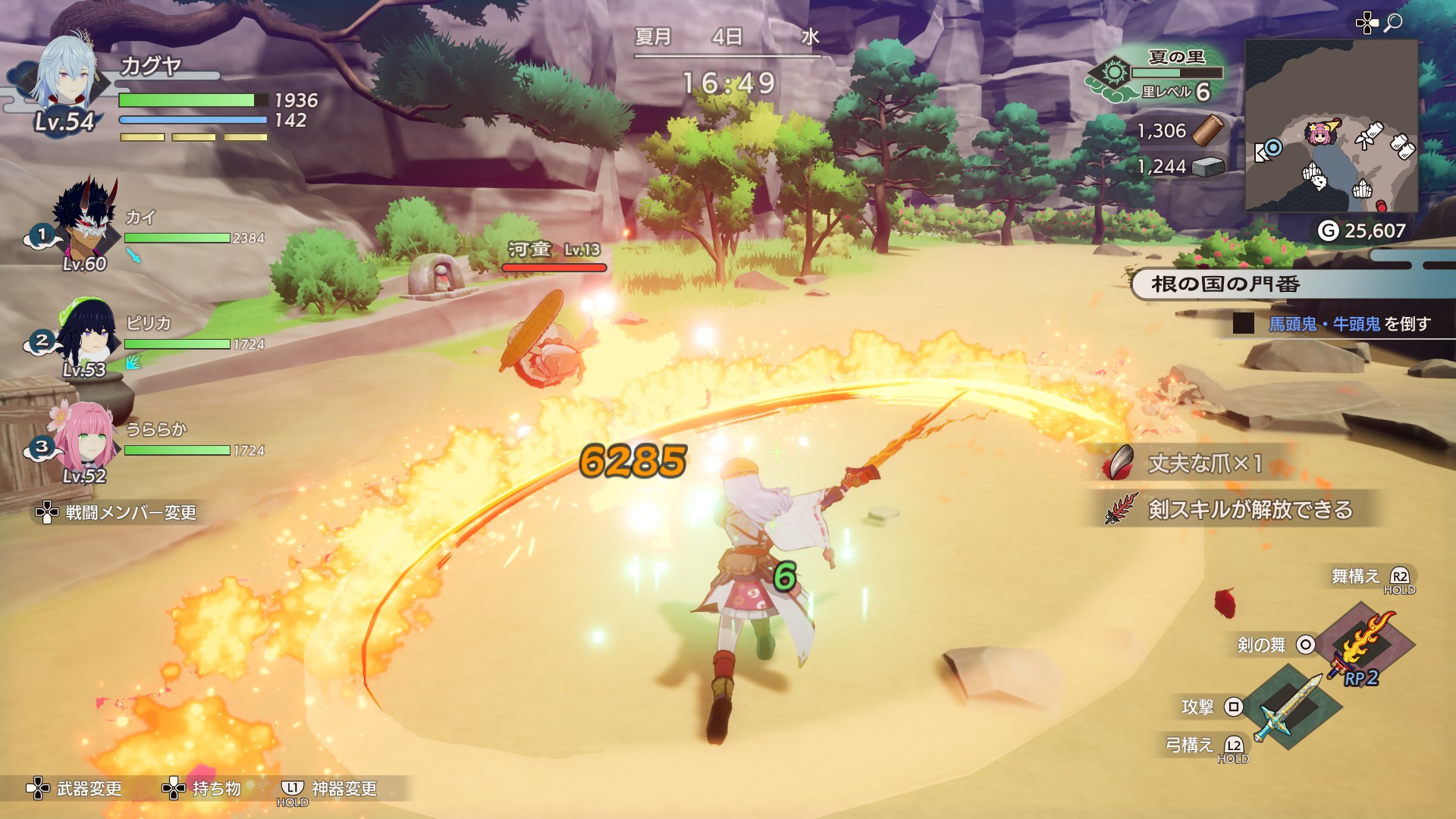
Task: Open the 根の国の門番 quest tracker
Action: point(1225,284)
